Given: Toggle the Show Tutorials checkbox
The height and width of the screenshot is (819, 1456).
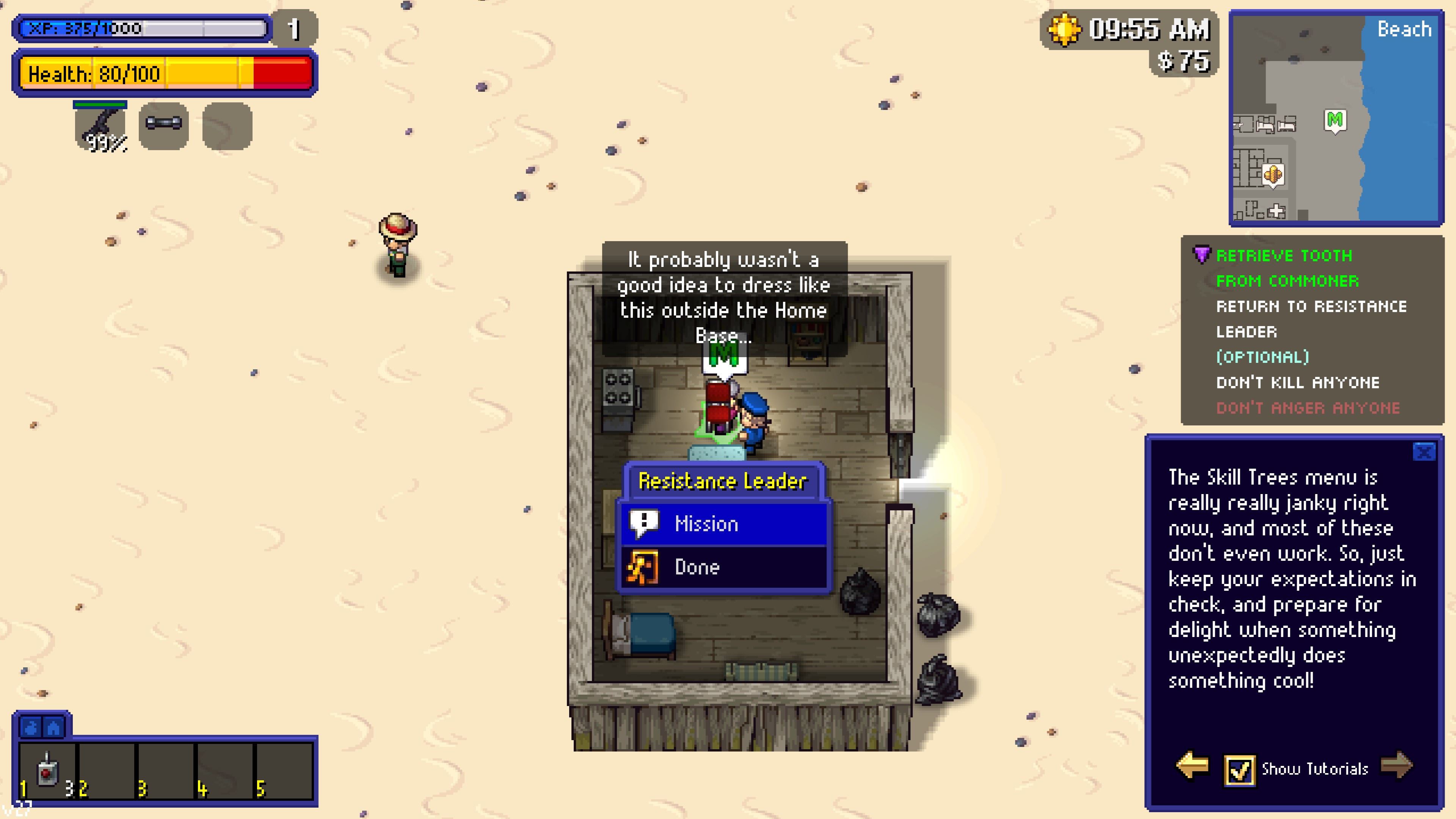Looking at the screenshot, I should (x=1239, y=770).
